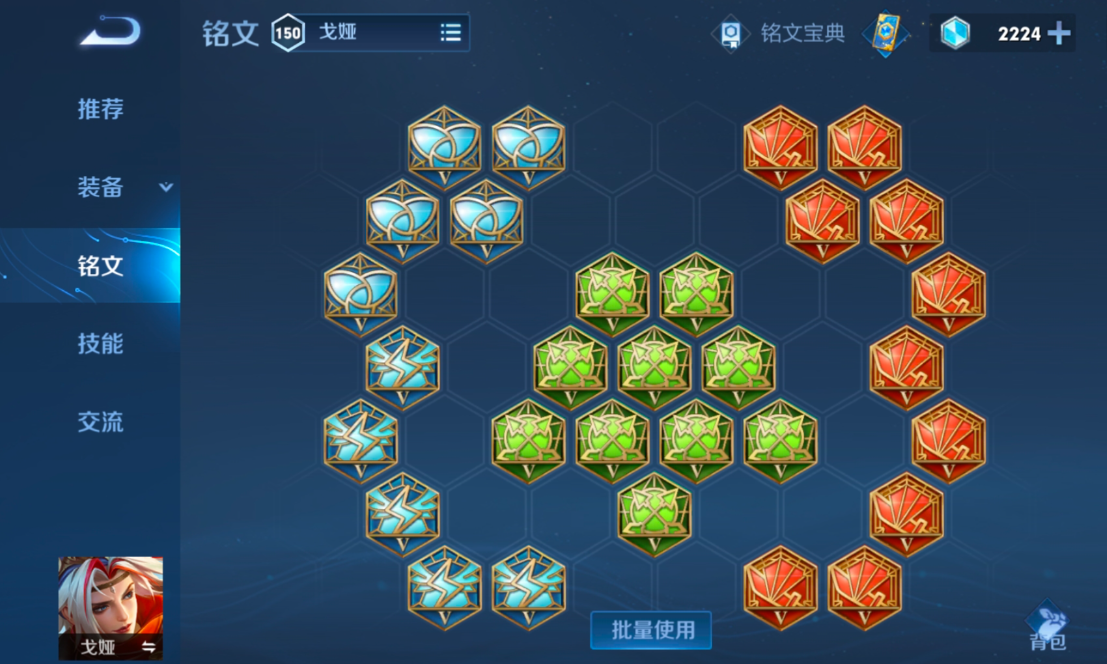
Task: Go back using the return arrow
Action: 110,33
